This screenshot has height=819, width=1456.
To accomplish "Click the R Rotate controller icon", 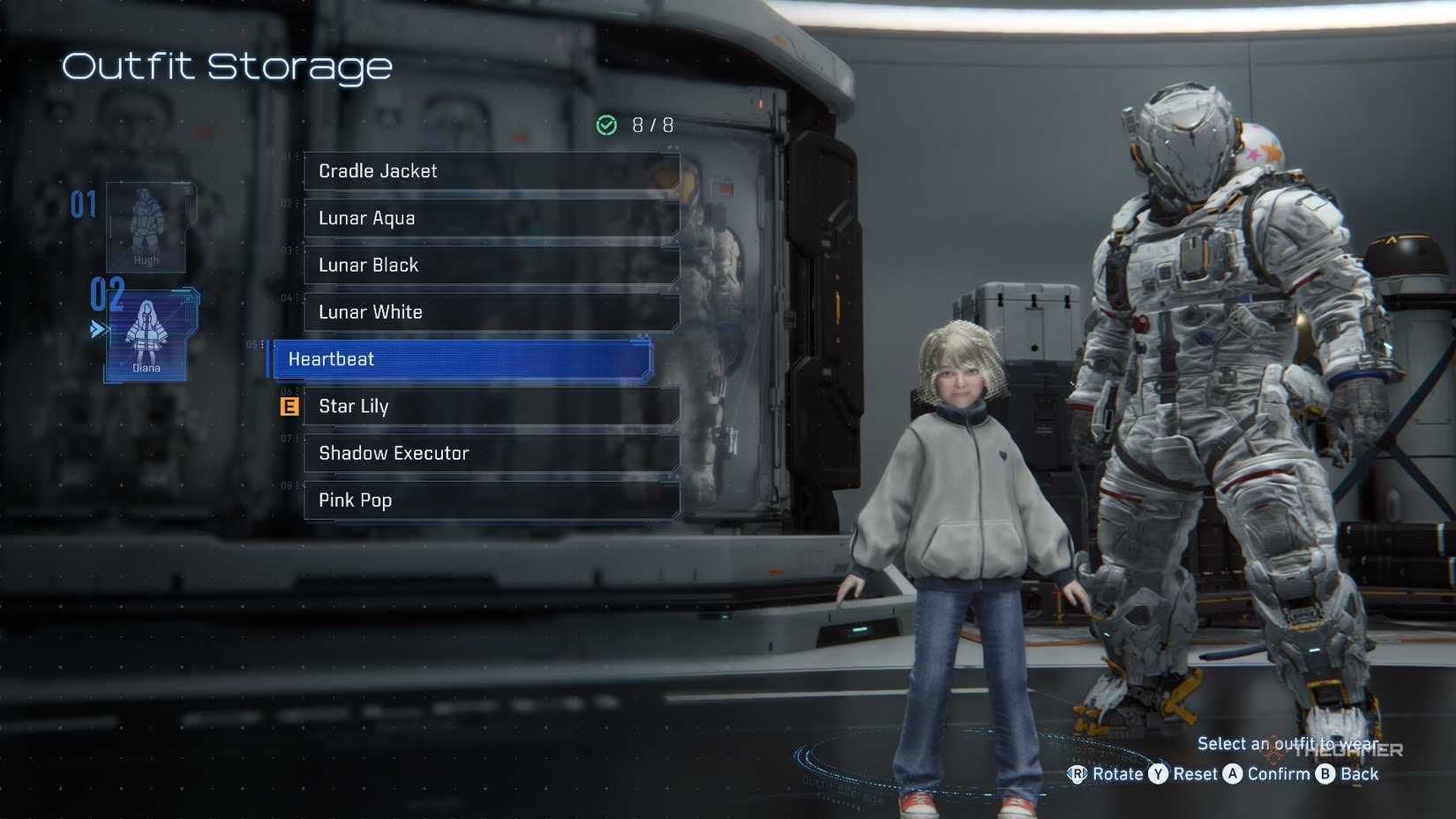I will [x=1077, y=774].
